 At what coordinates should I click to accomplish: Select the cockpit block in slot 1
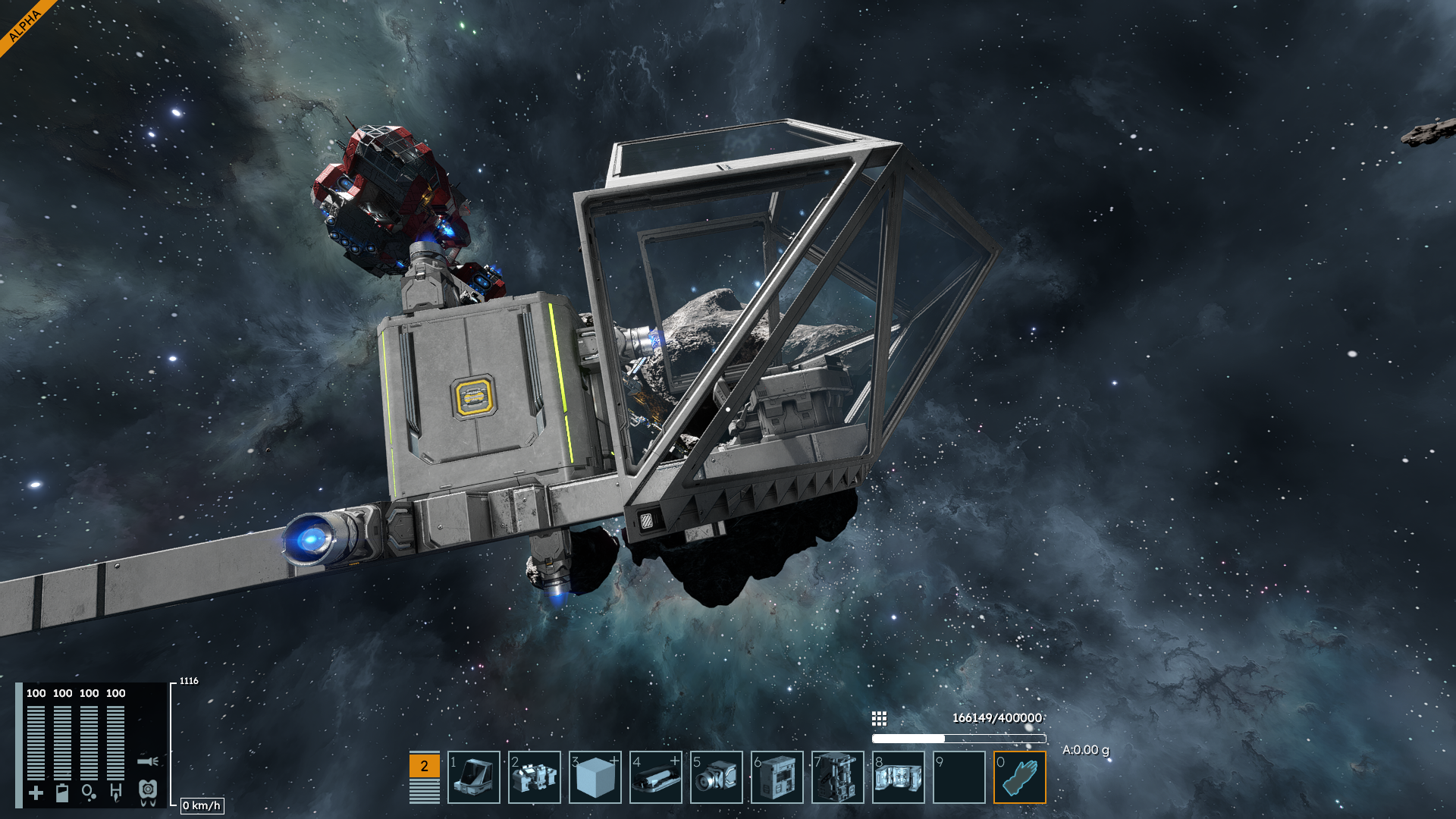[474, 777]
